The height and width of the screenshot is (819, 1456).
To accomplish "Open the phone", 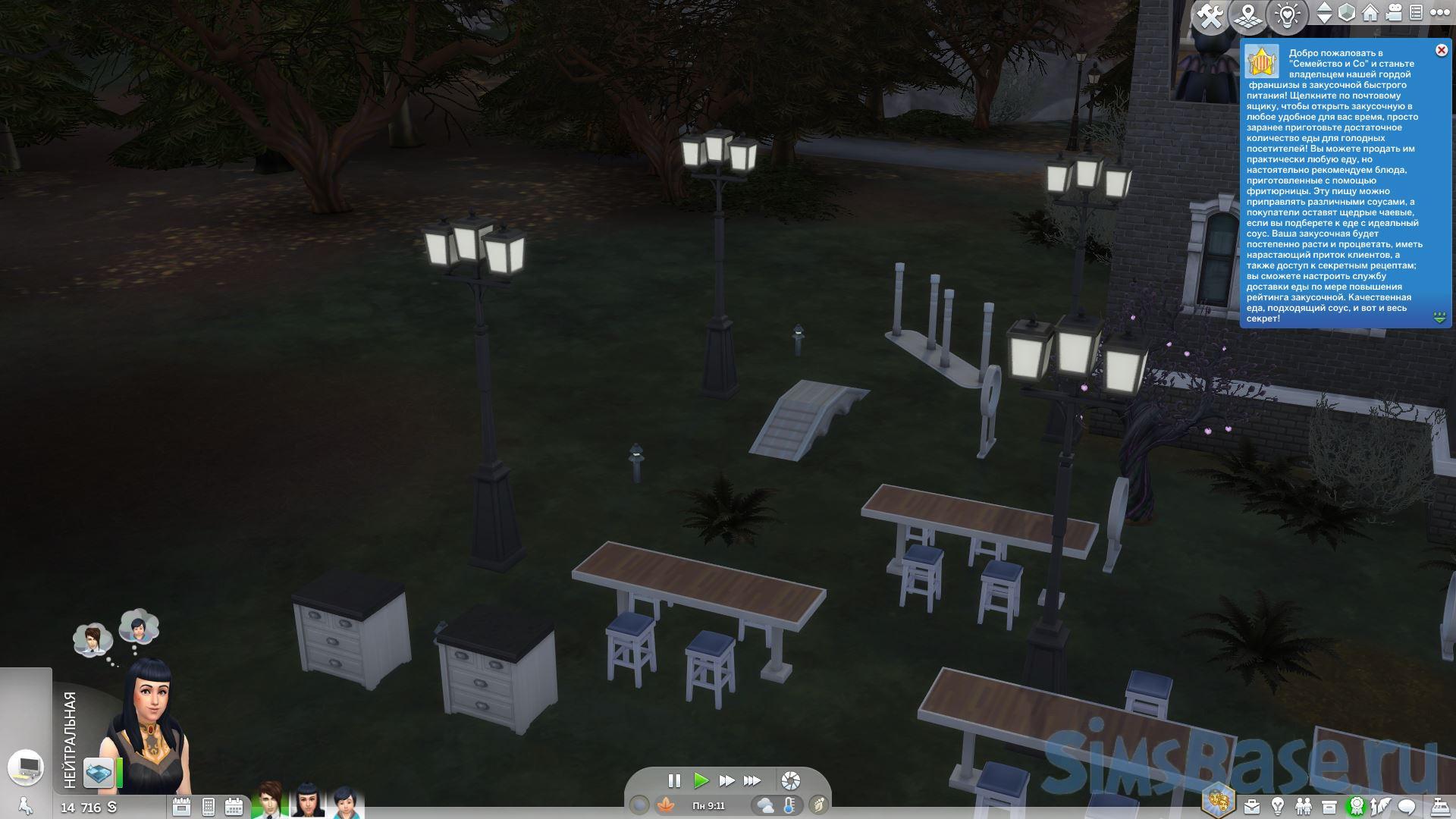I will (209, 806).
